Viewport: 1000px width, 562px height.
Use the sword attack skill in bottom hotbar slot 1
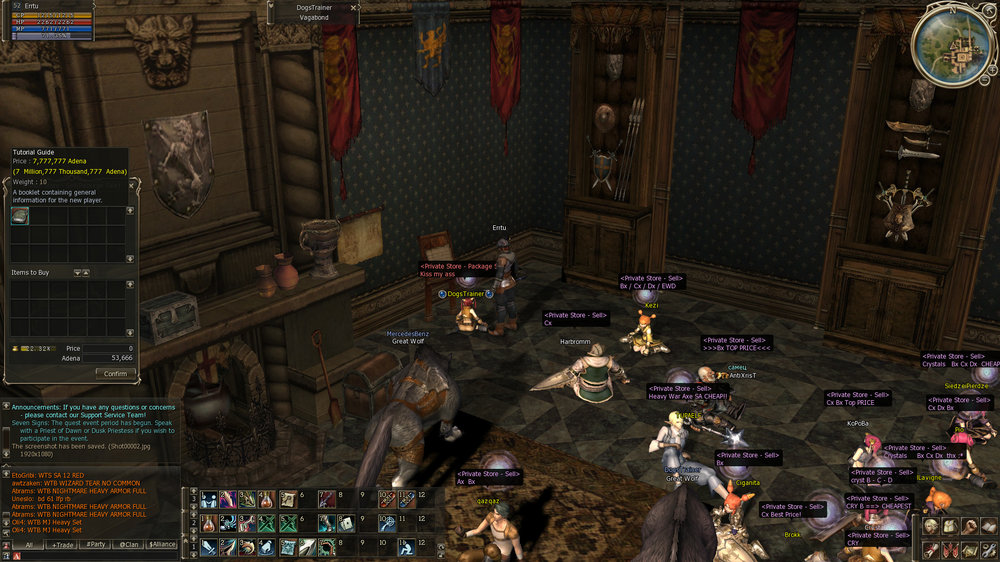pyautogui.click(x=208, y=547)
